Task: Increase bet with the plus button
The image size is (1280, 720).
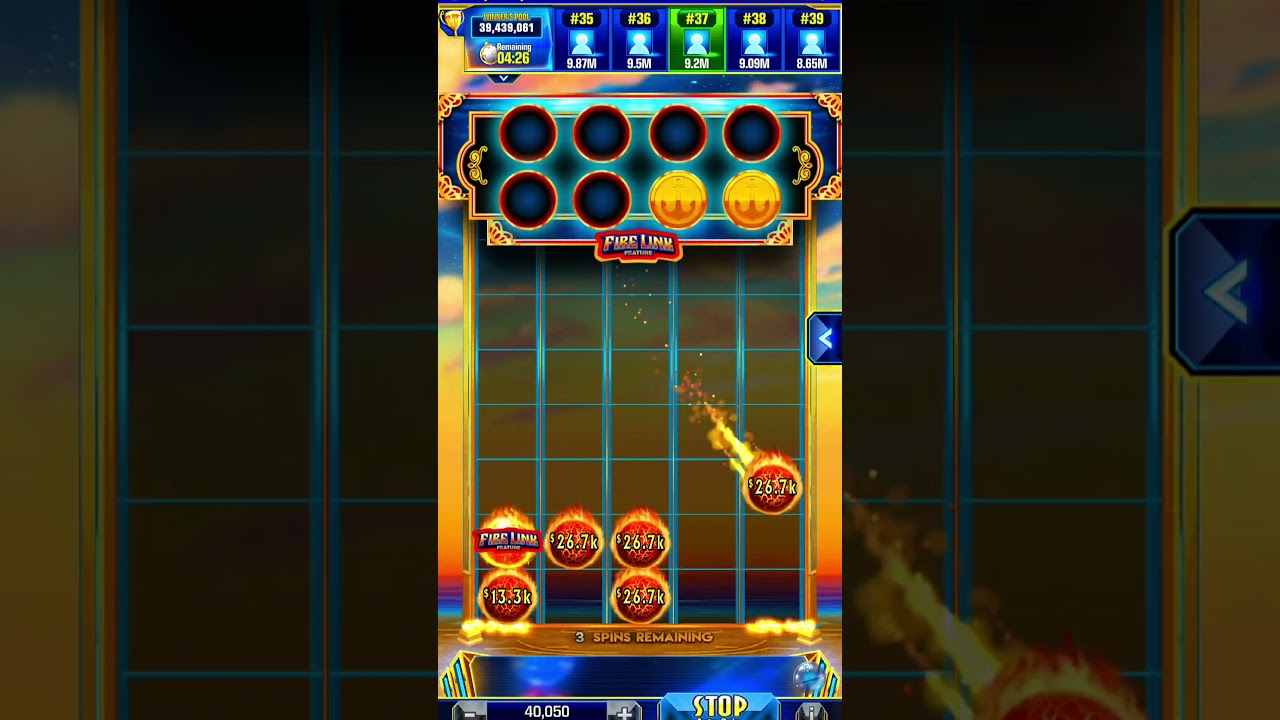Action: (x=626, y=711)
